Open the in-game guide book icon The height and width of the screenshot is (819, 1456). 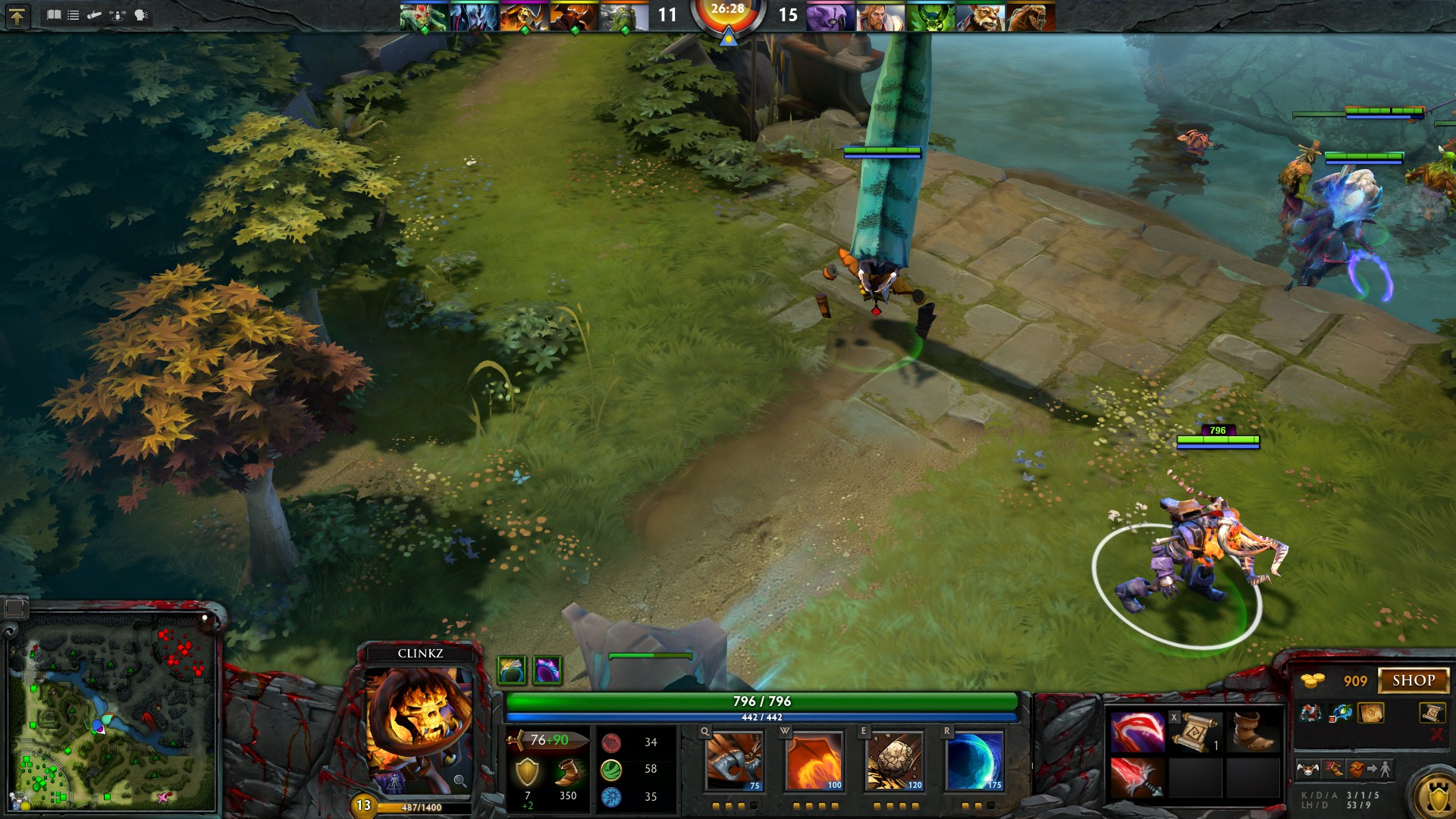[54, 14]
